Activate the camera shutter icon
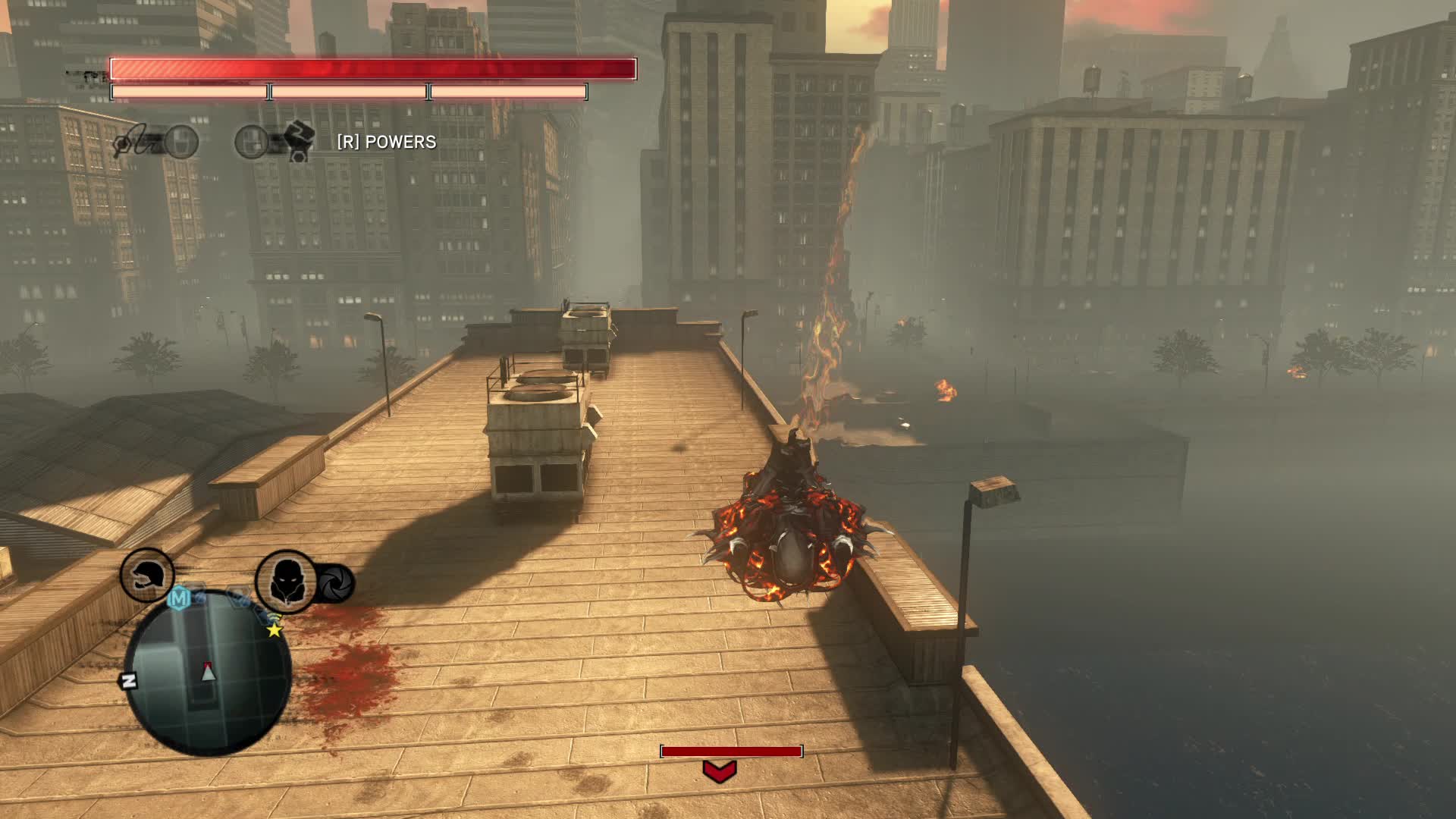 (334, 583)
